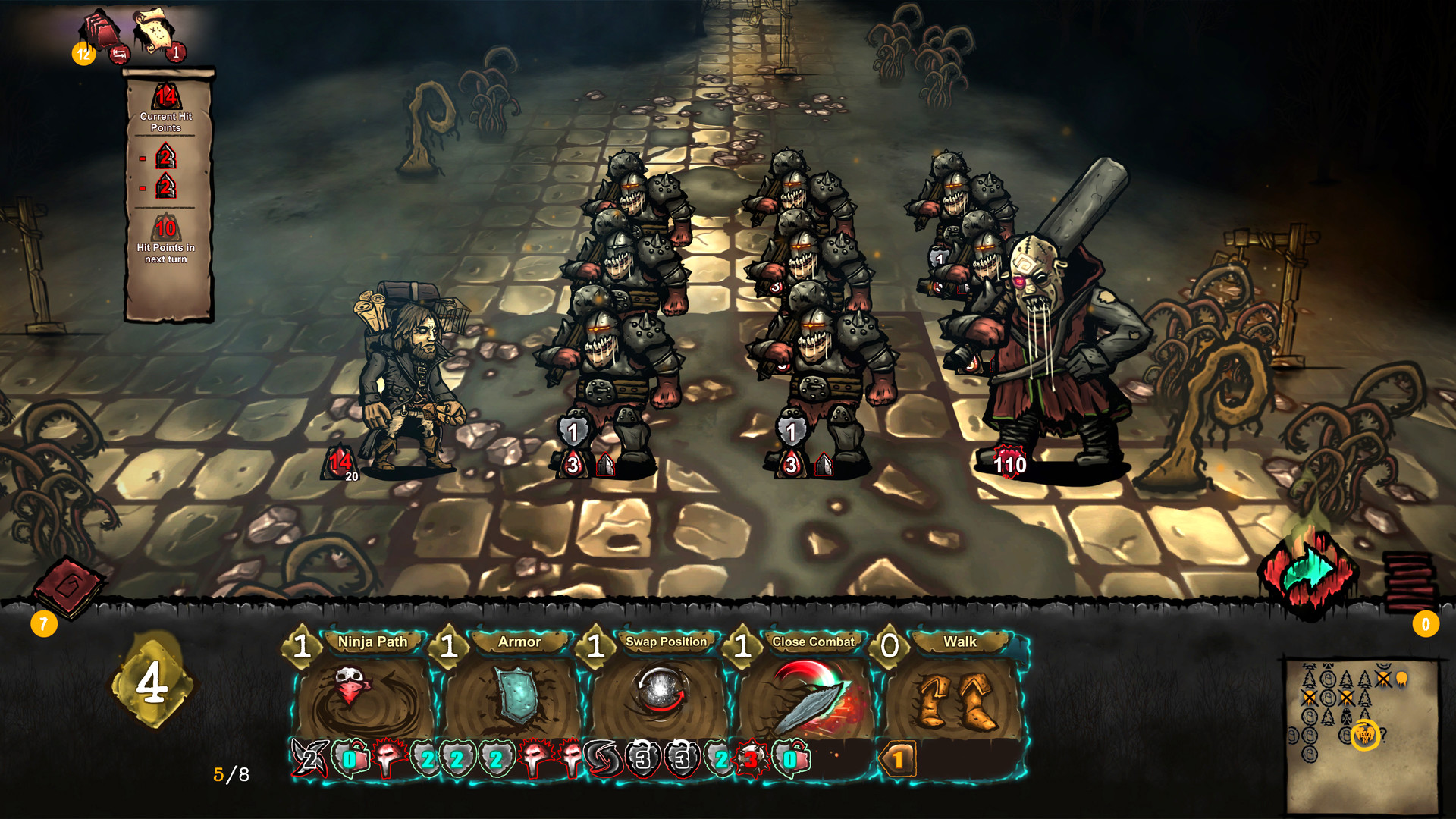This screenshot has width=1456, height=819.
Task: Reveal the question mark node on the map
Action: tap(1385, 736)
